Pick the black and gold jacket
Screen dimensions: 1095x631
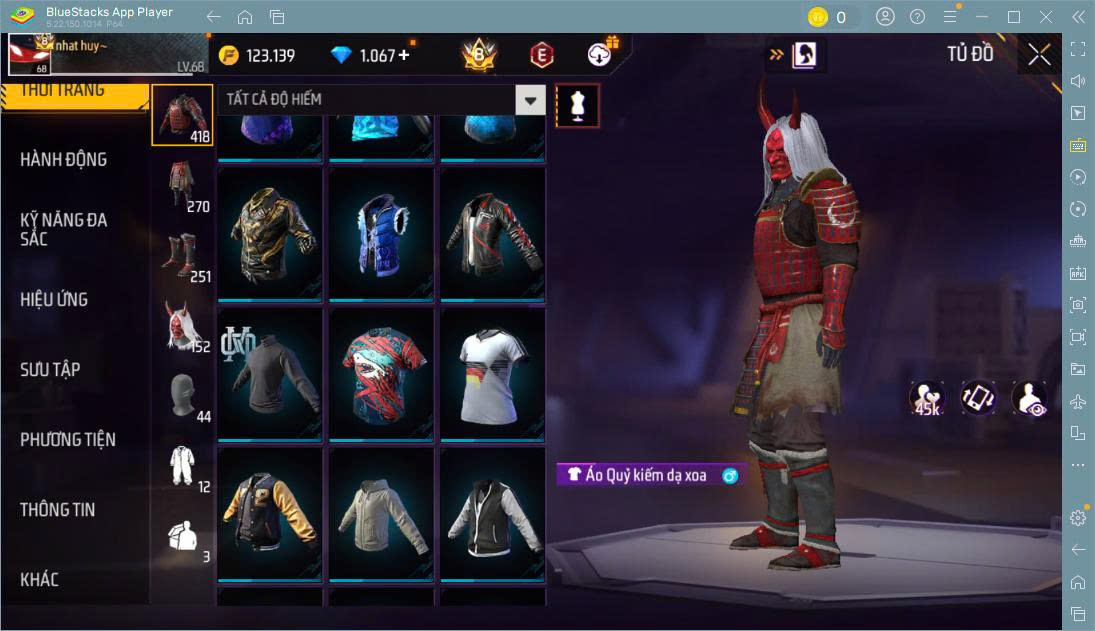pyautogui.click(x=271, y=234)
